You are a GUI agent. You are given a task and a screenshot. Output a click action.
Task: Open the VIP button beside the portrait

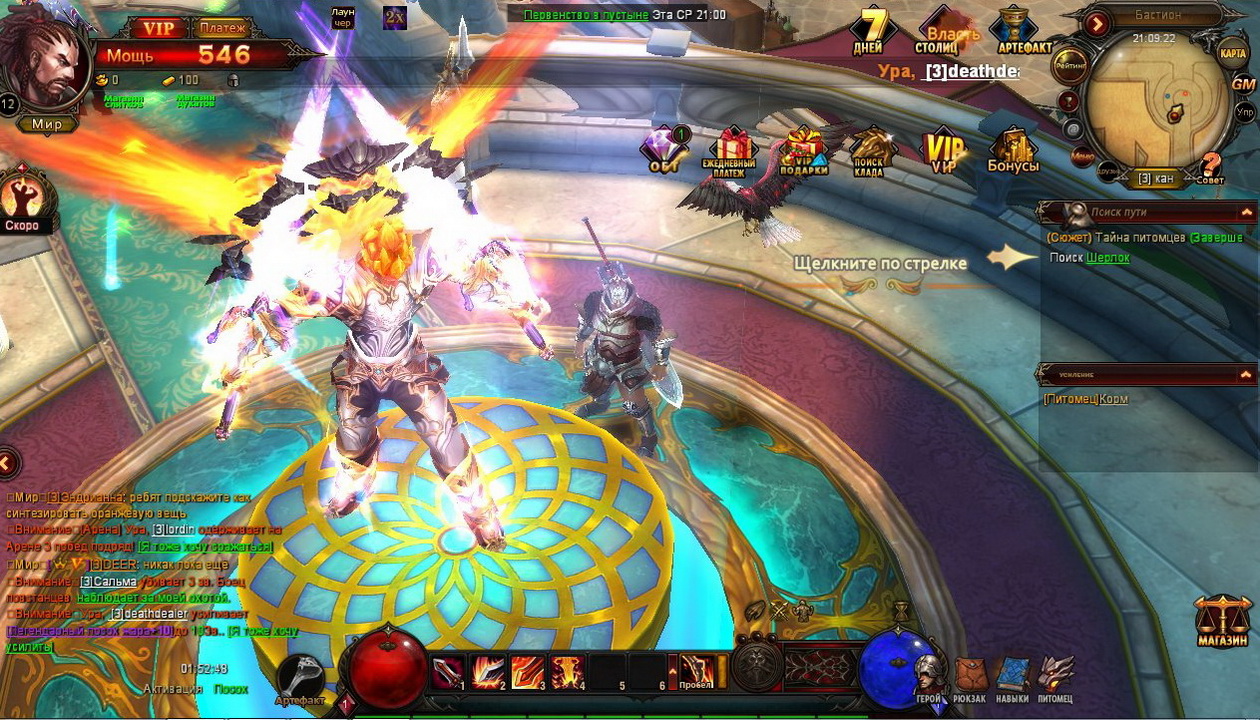click(x=158, y=28)
